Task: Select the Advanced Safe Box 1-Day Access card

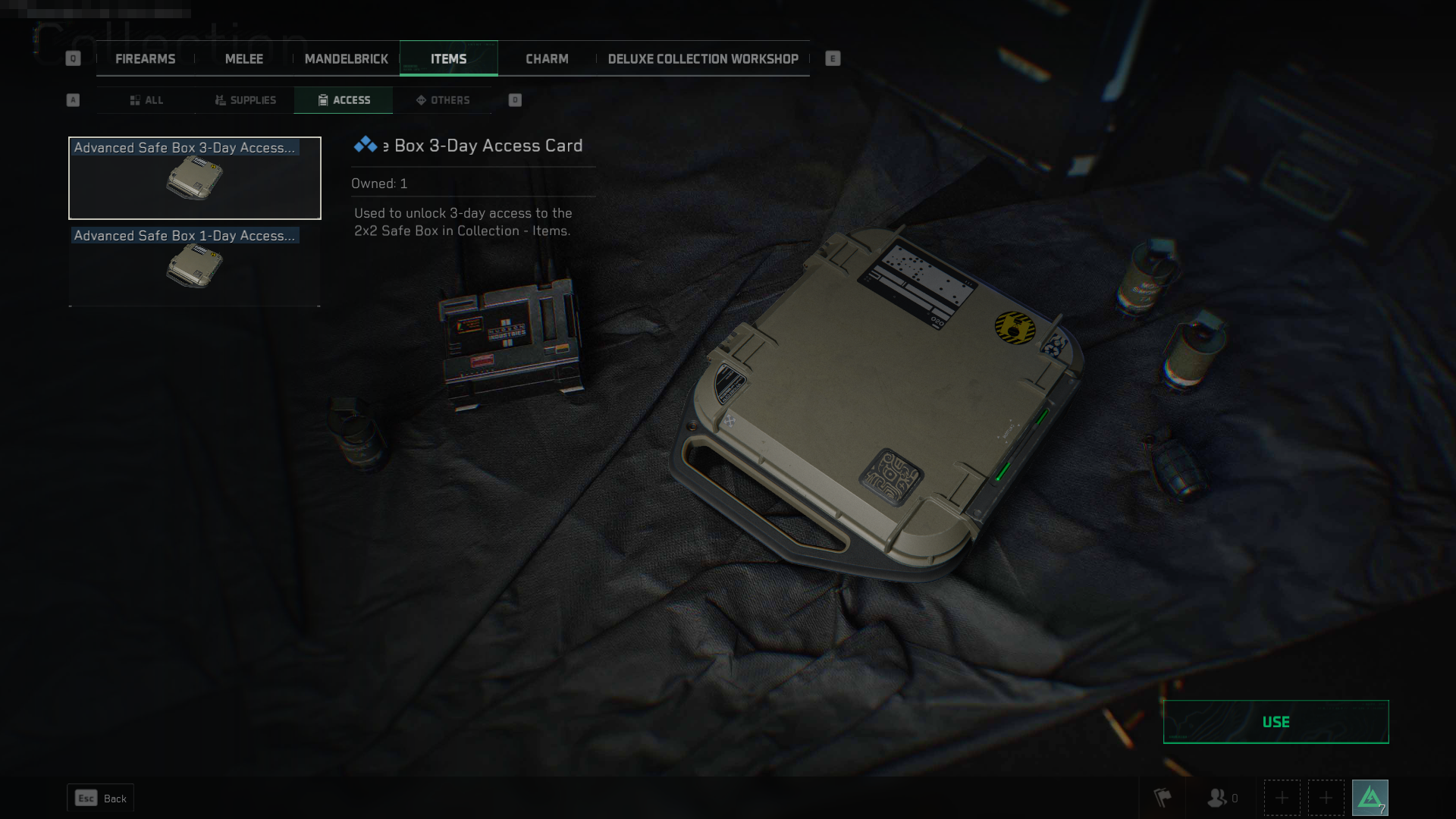Action: click(194, 267)
